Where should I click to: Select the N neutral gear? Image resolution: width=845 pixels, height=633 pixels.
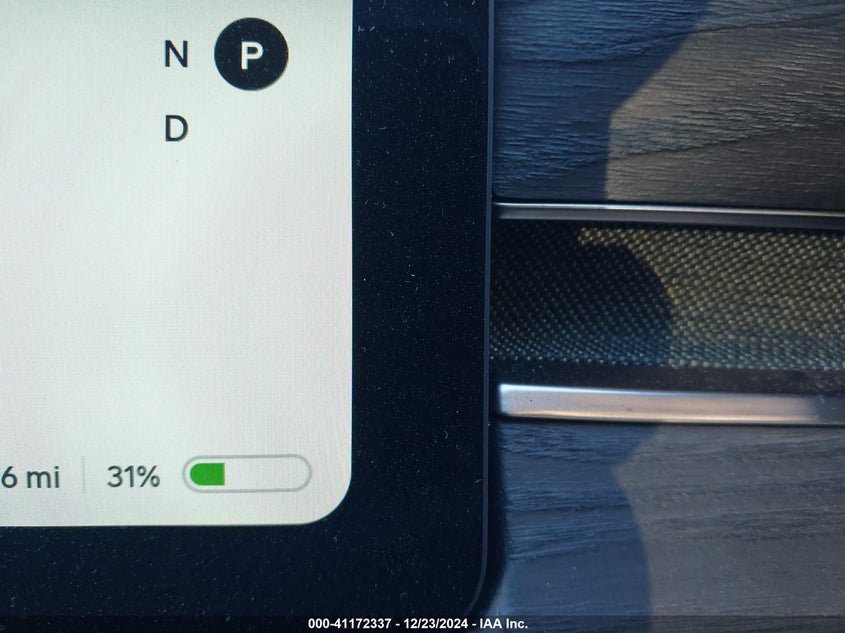pyautogui.click(x=176, y=55)
